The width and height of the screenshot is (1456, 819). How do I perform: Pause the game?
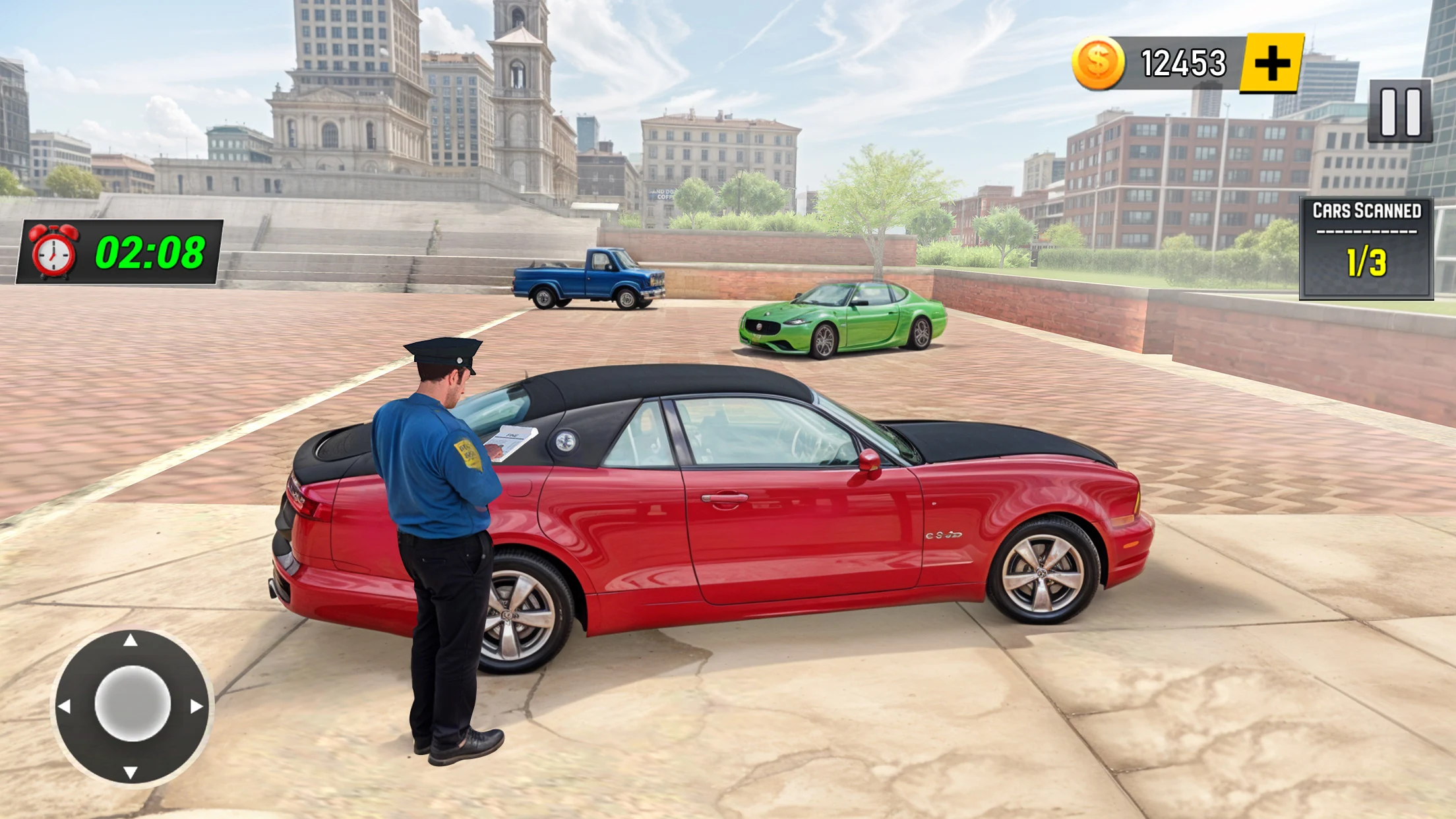[x=1400, y=111]
